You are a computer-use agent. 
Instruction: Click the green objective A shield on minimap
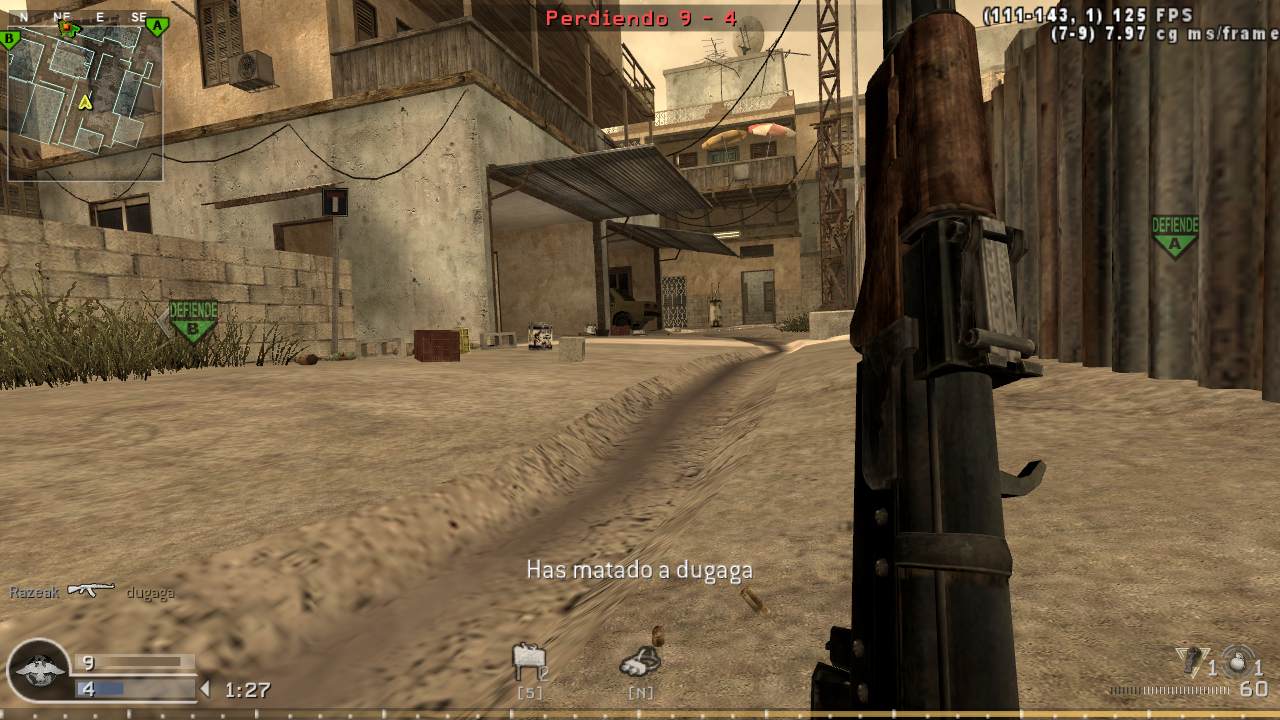click(x=155, y=25)
